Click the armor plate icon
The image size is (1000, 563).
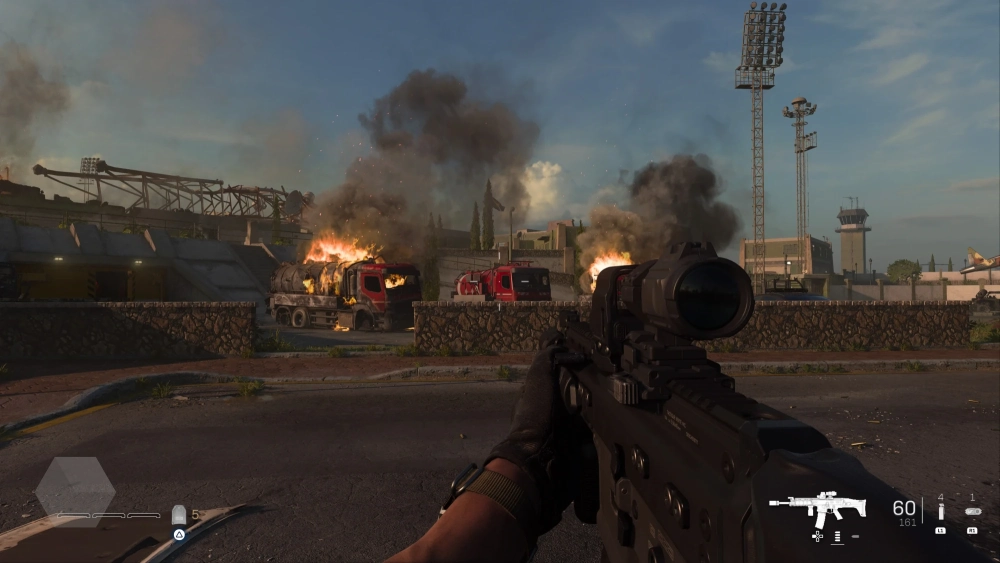(x=179, y=514)
